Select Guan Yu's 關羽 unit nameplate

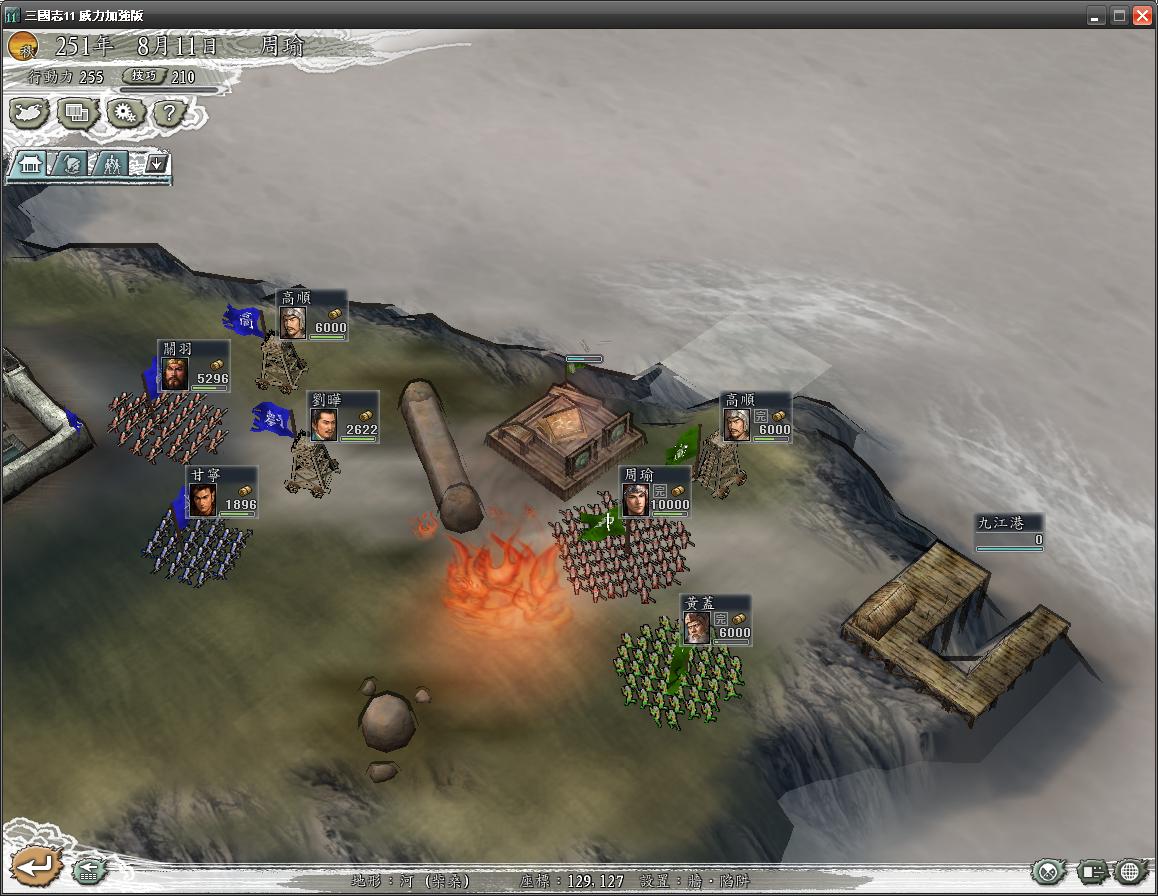pos(193,366)
